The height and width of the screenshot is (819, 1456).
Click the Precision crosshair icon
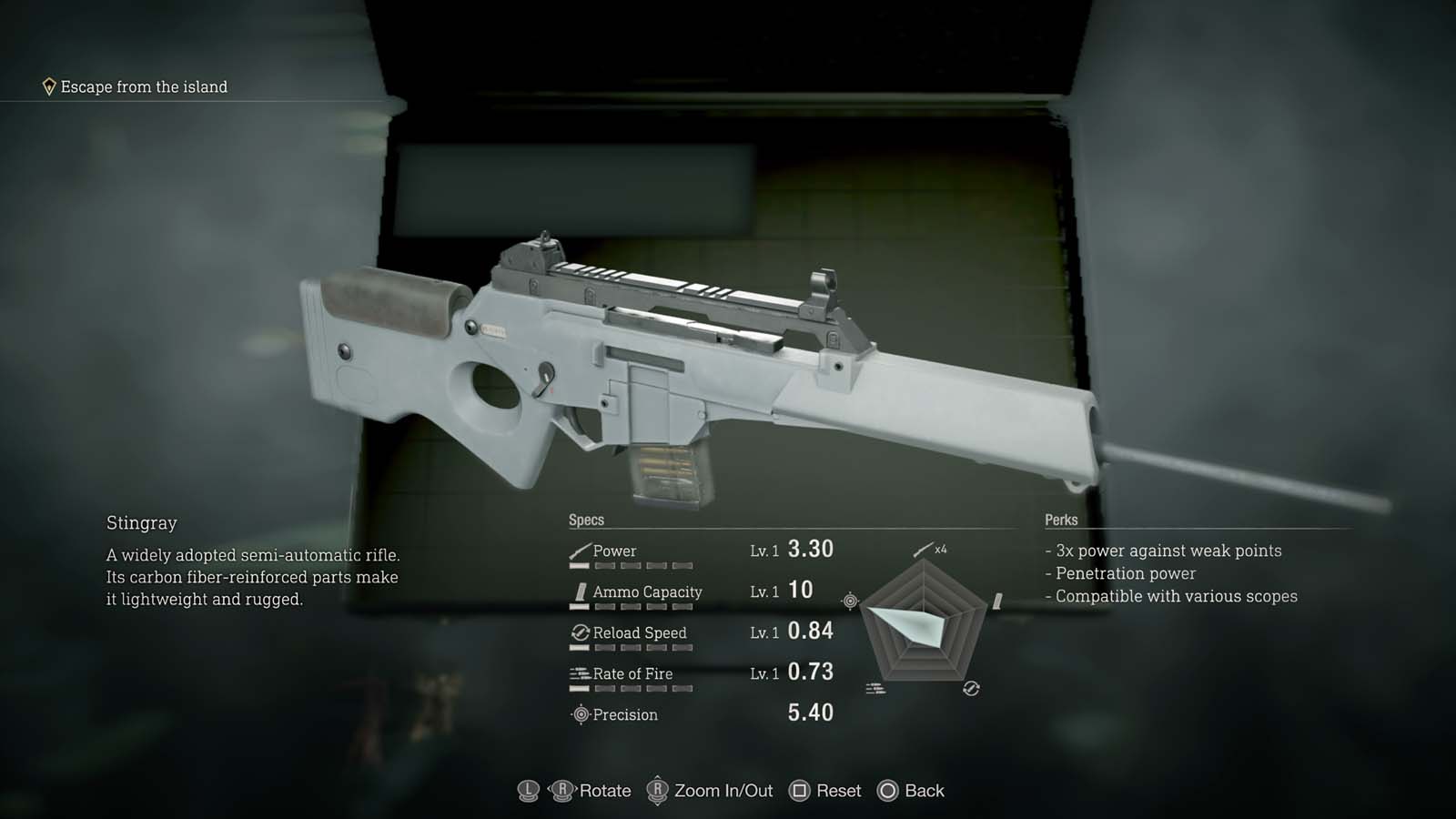pyautogui.click(x=581, y=715)
